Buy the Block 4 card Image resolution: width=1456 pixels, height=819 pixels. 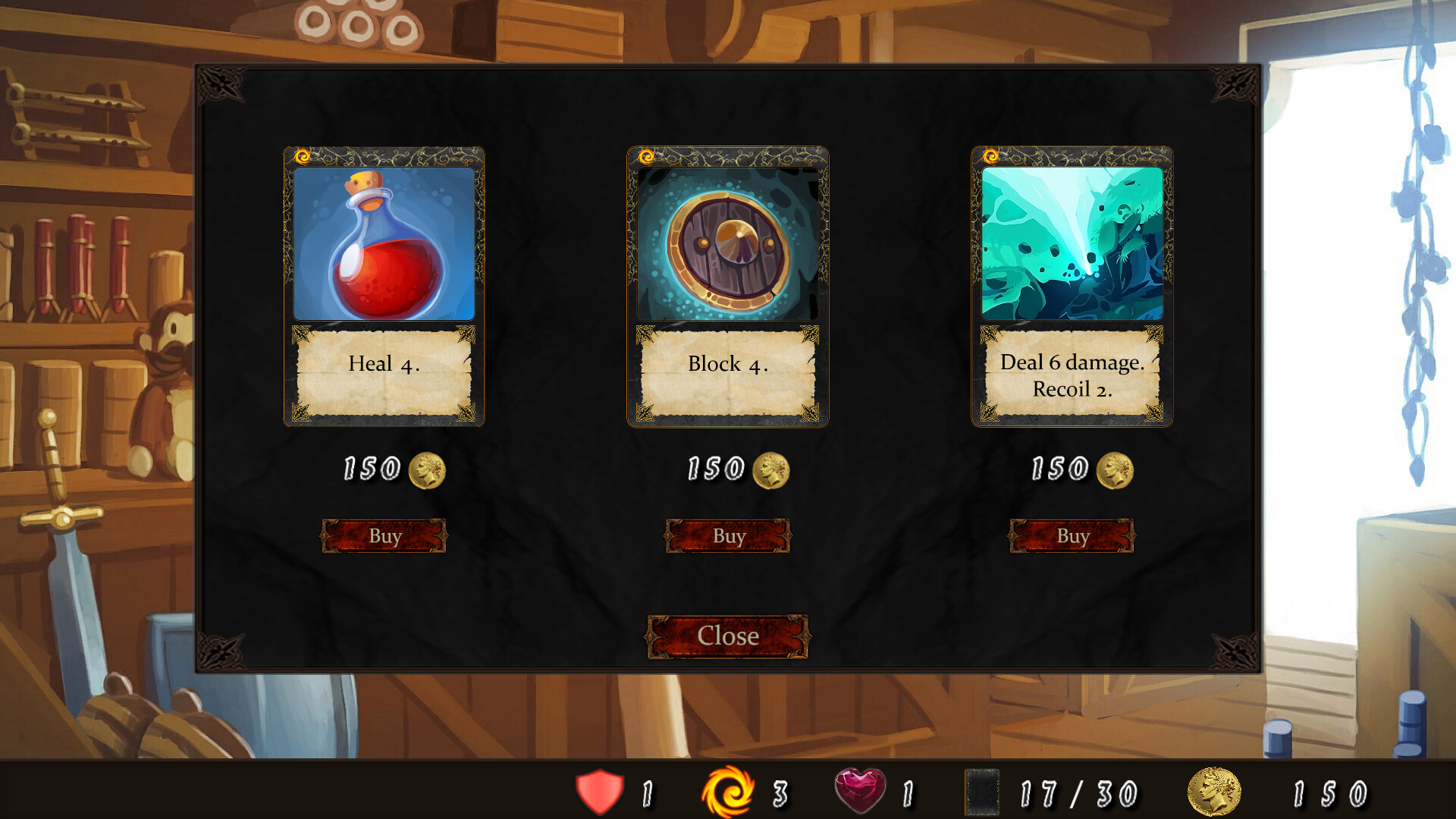[x=728, y=535]
